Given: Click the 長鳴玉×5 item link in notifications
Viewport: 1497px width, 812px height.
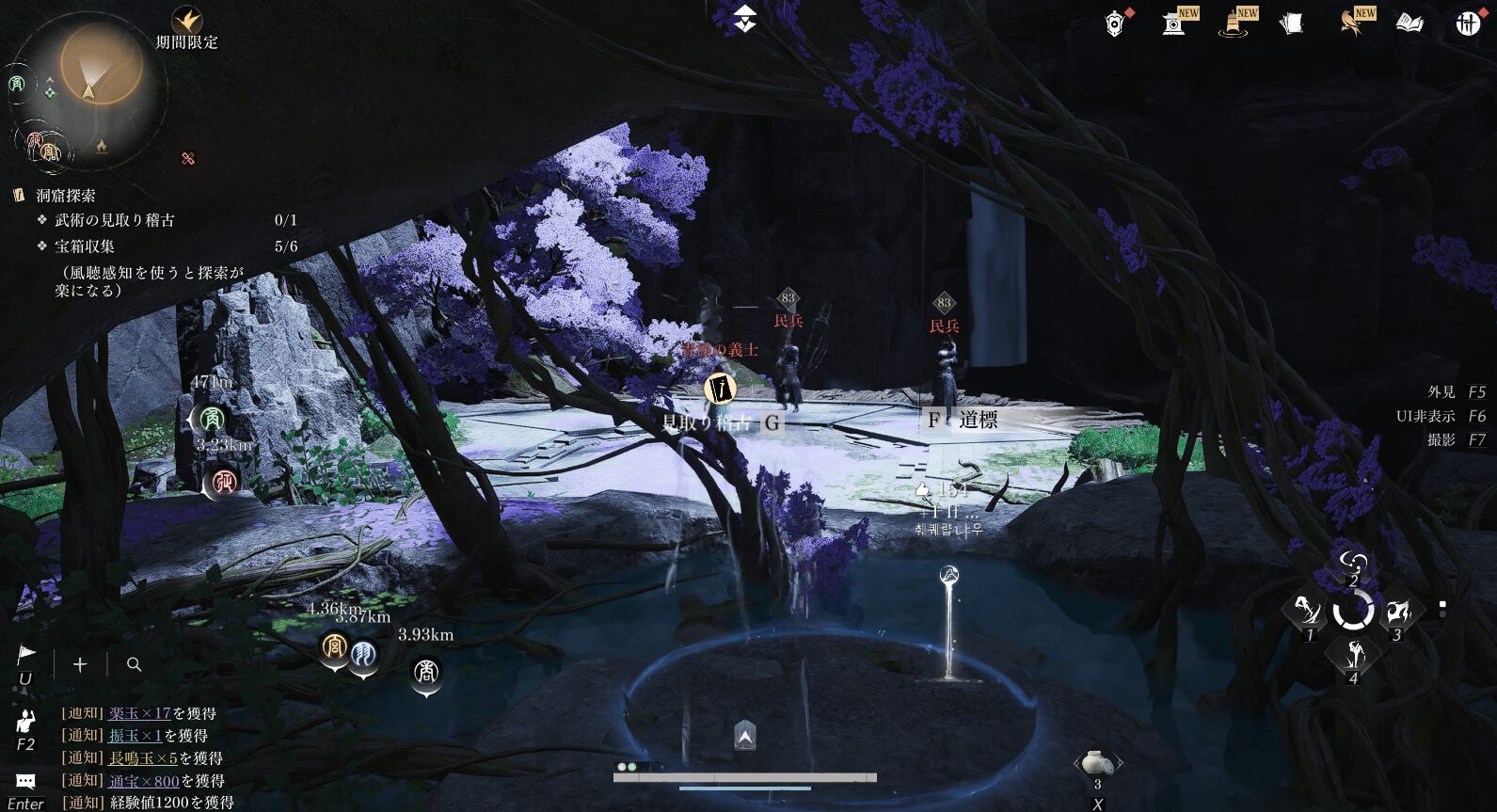Looking at the screenshot, I should point(143,758).
